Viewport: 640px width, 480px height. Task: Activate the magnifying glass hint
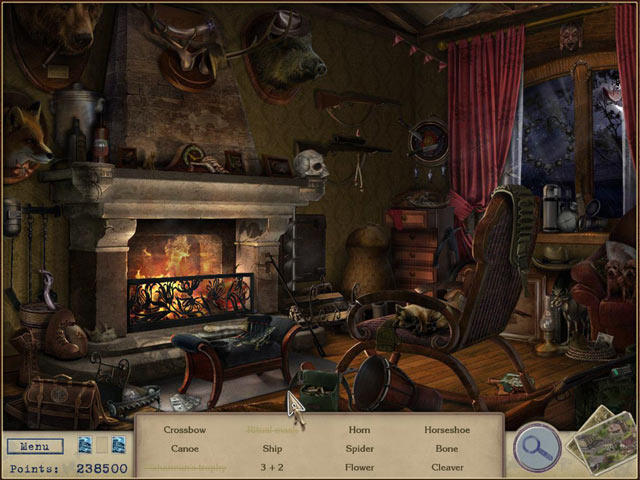(x=536, y=449)
